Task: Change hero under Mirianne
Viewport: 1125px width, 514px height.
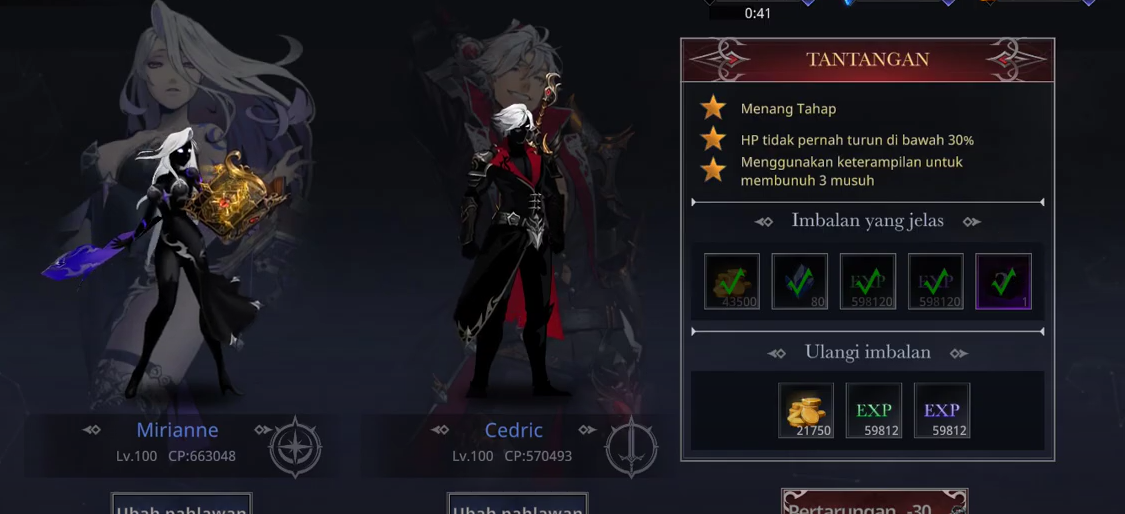Action: [181, 505]
